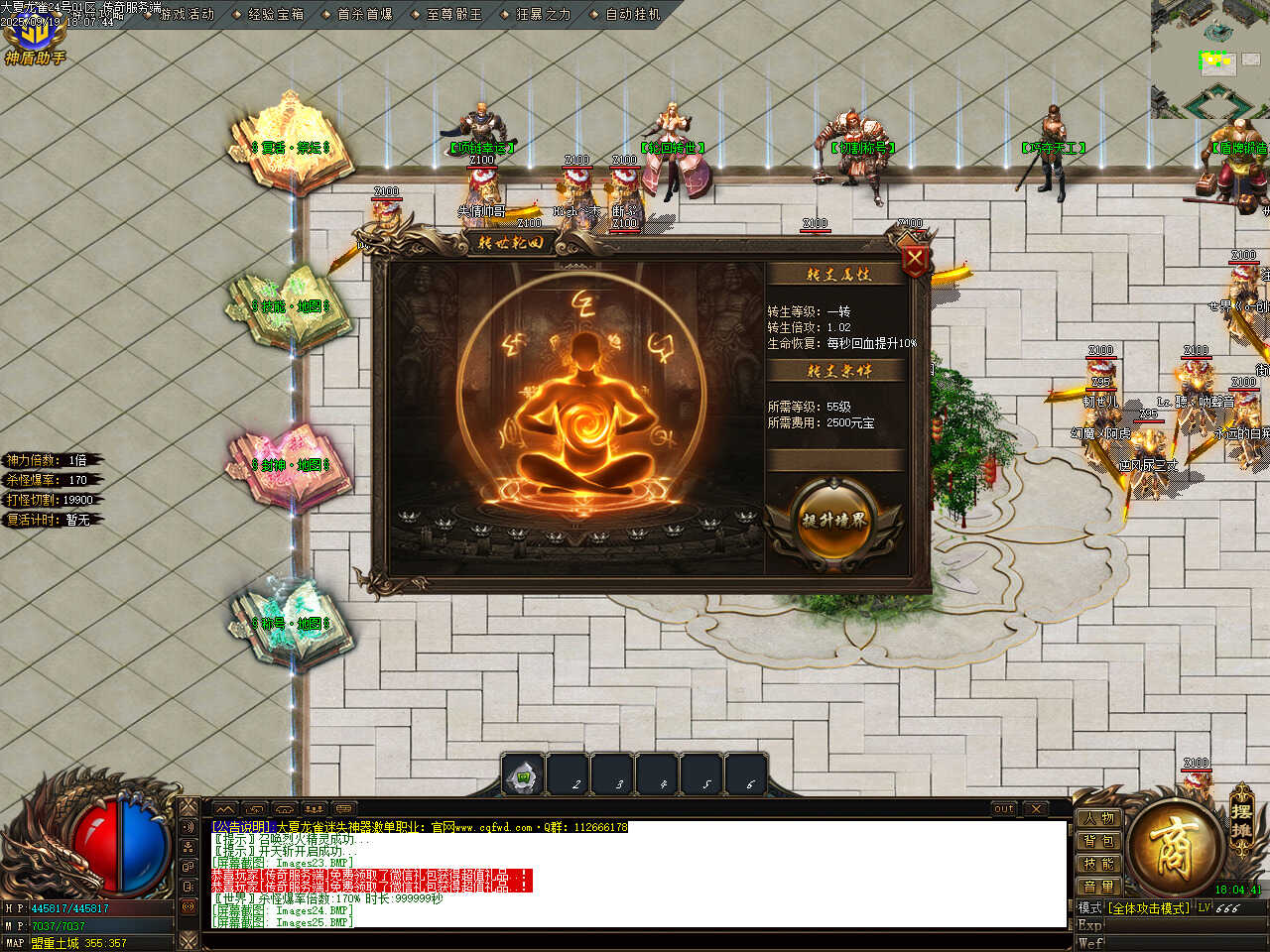The width and height of the screenshot is (1270, 952).
Task: Click the chat panel X button
Action: [x=1035, y=809]
